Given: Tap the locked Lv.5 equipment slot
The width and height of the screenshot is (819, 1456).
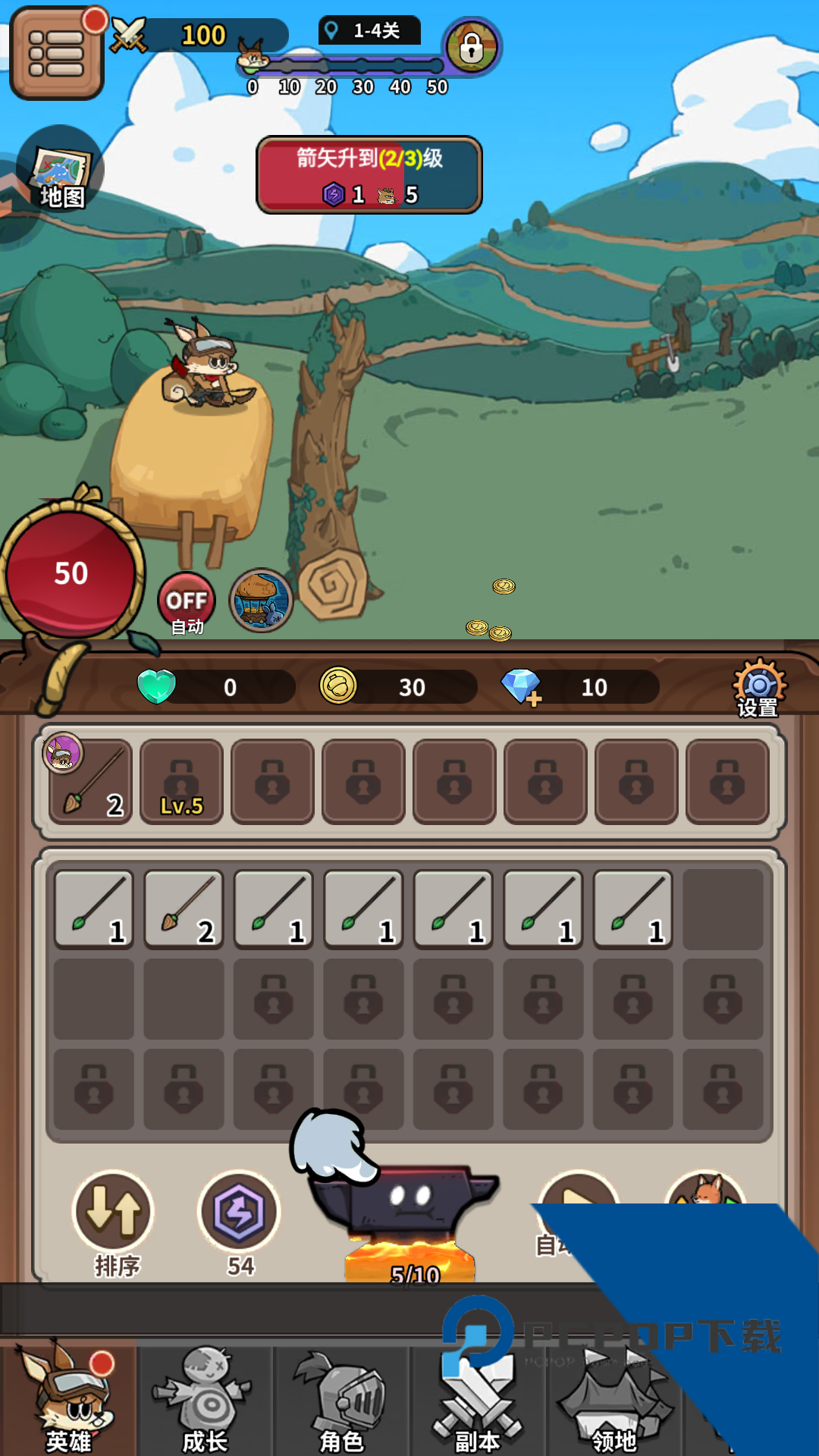Looking at the screenshot, I should coord(182,781).
